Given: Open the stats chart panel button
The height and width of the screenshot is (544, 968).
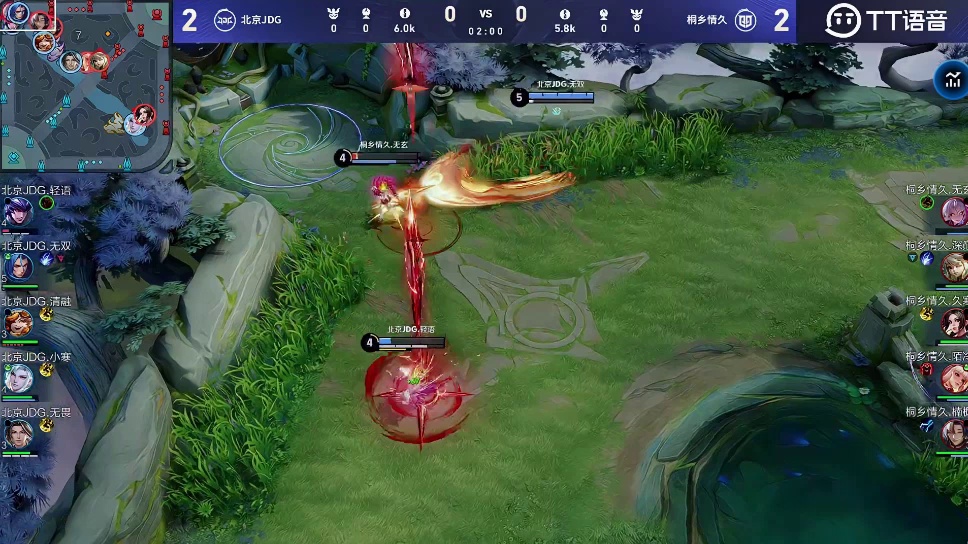Looking at the screenshot, I should click(x=948, y=82).
